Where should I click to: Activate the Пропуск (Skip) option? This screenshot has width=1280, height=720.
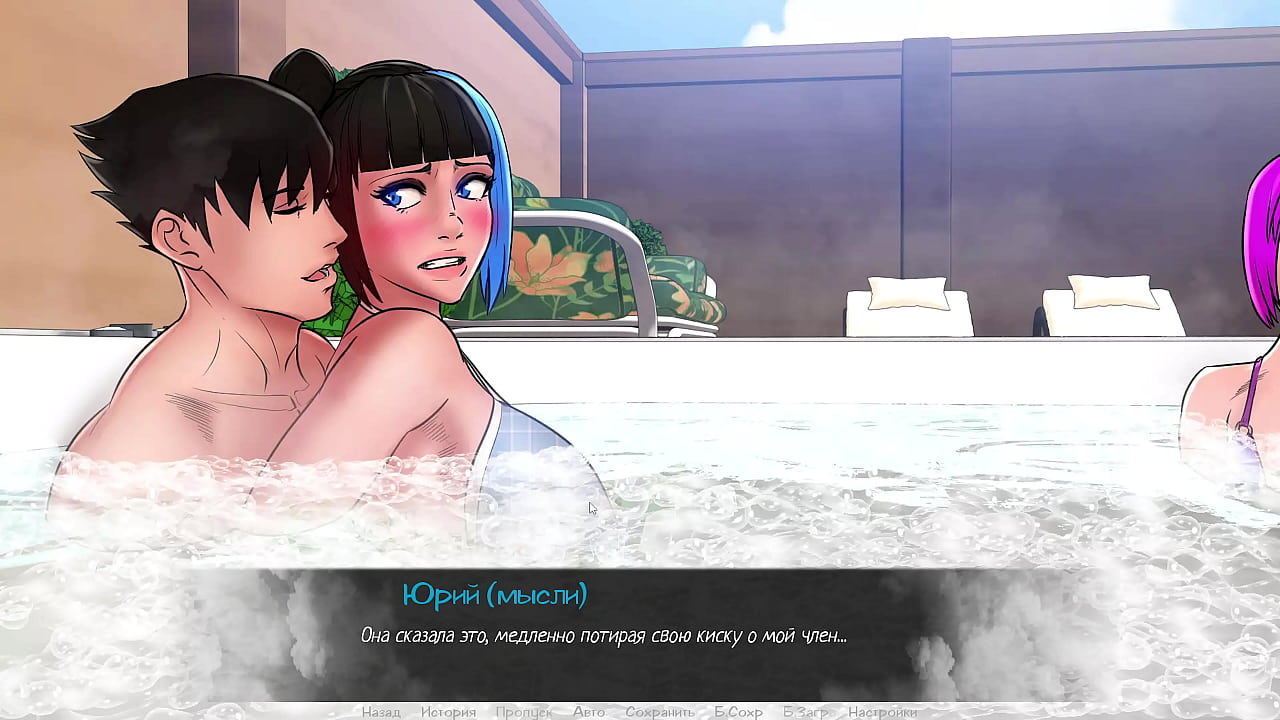point(523,712)
